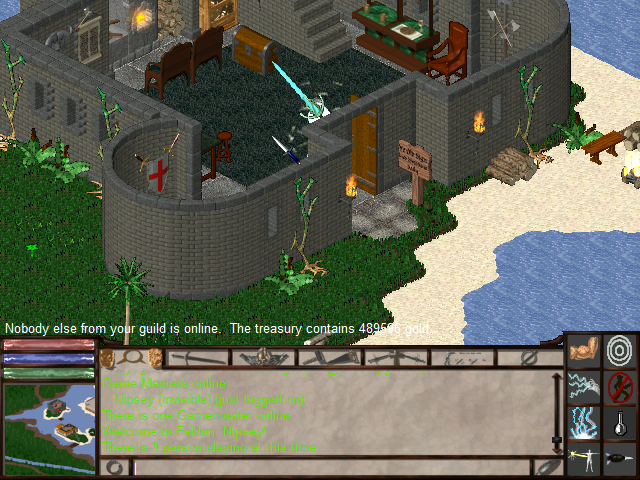
Task: Select the concentric rings target icon
Action: pos(620,351)
